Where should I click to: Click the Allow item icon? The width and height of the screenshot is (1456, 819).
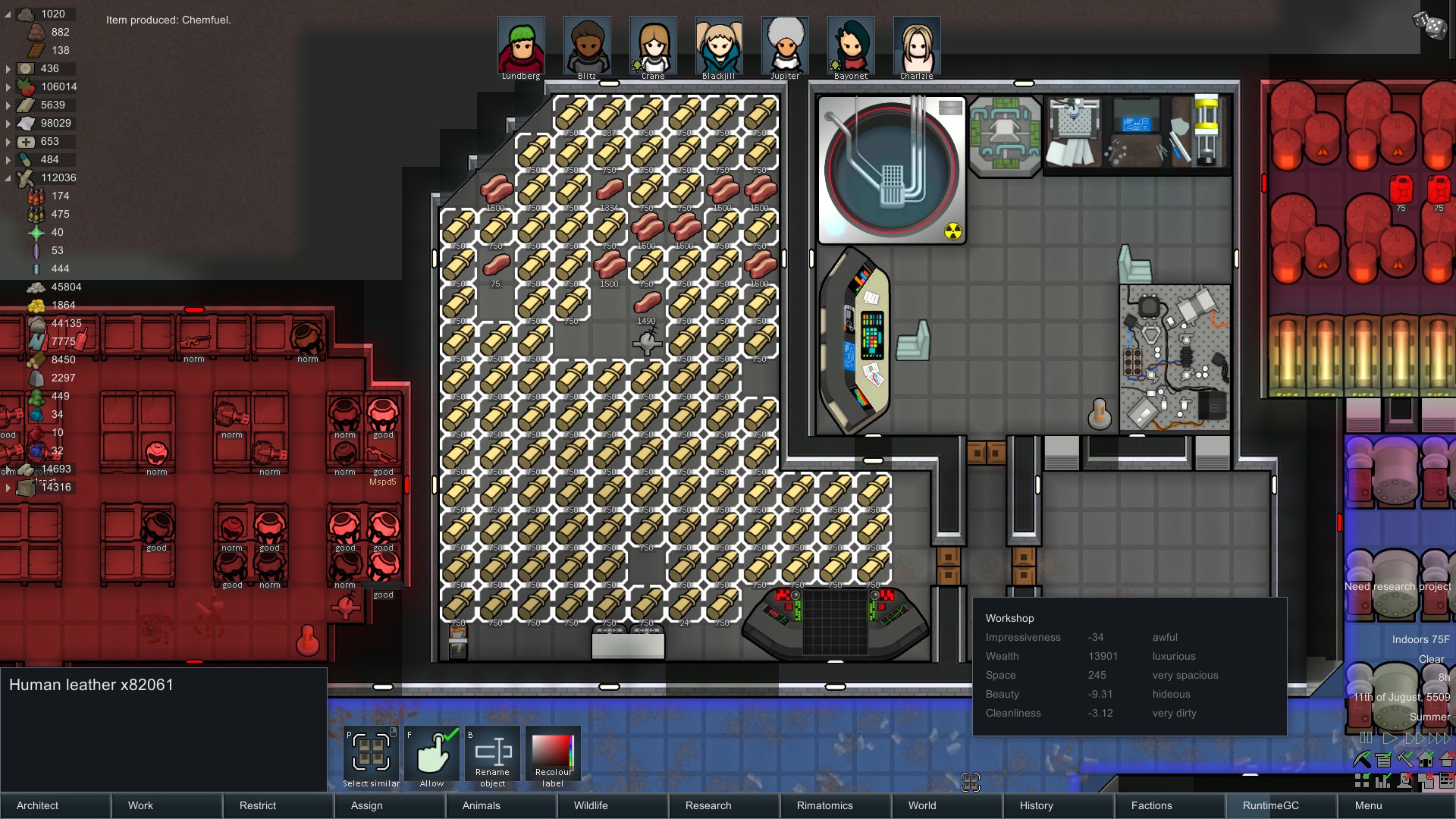point(431,753)
